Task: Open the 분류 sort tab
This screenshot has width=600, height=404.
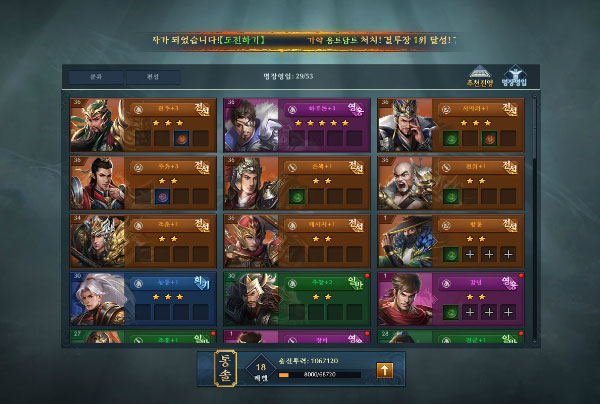Action: point(96,76)
